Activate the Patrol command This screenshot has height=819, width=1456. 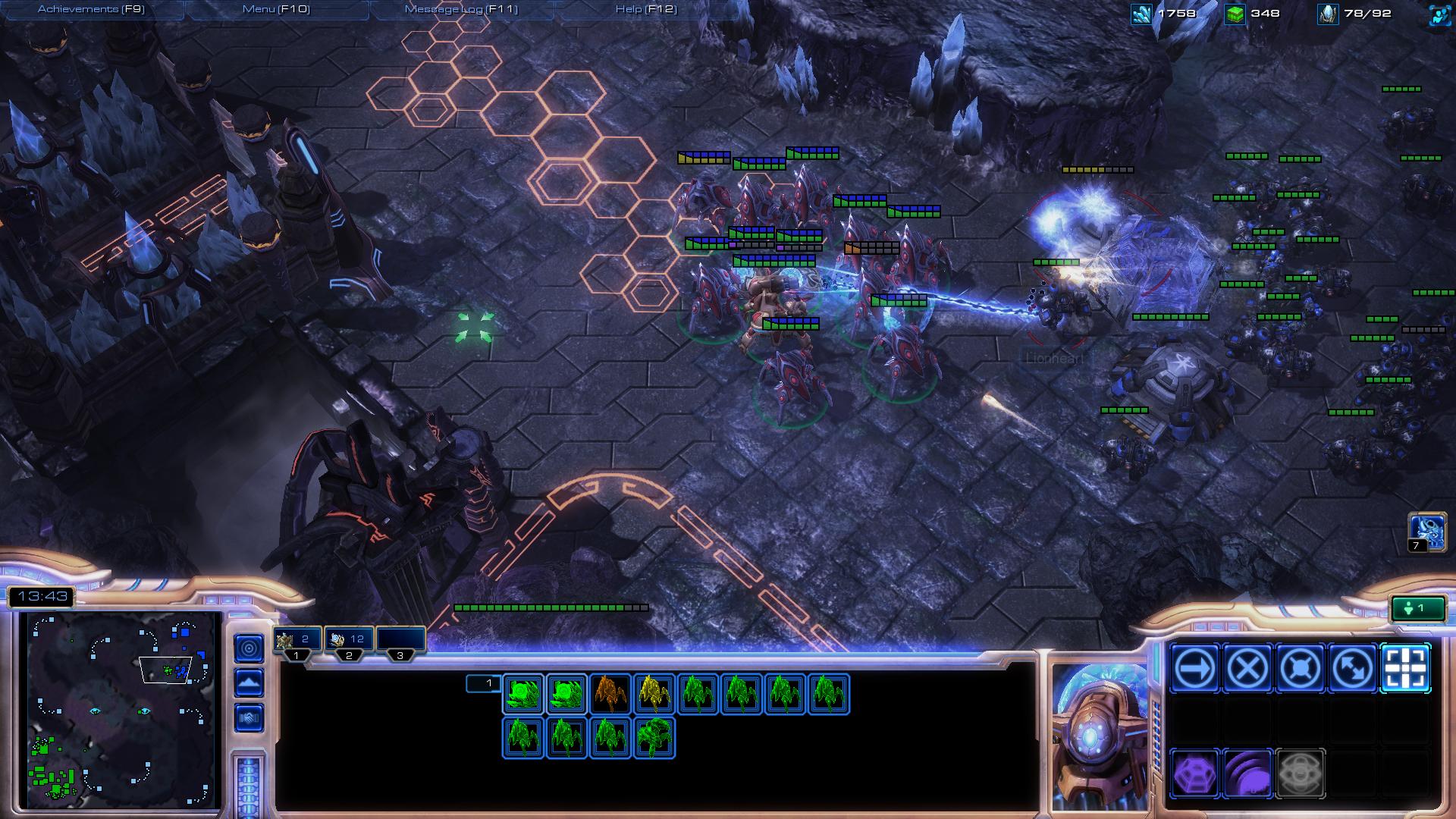pos(1352,668)
